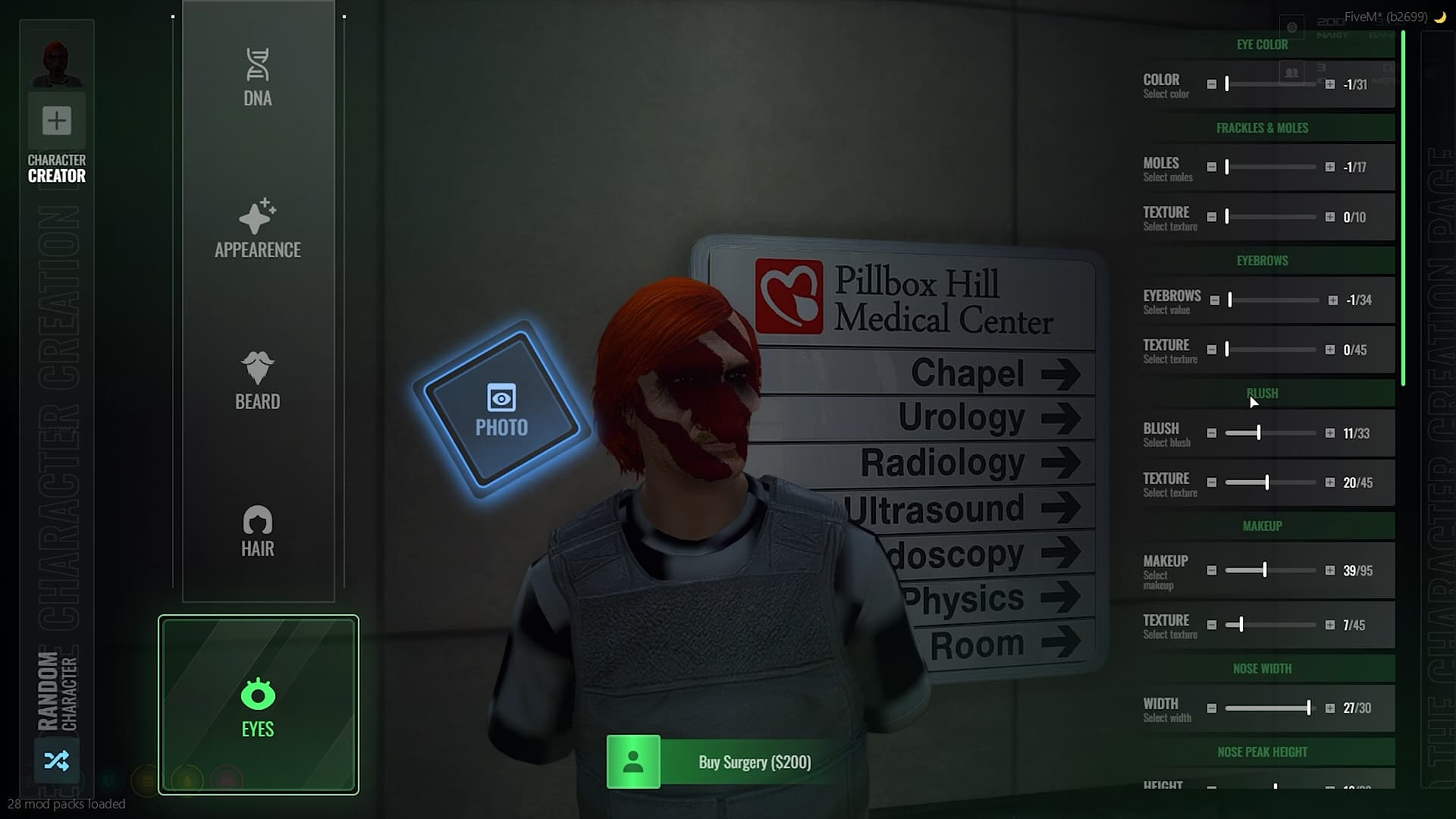Increase Blush value with plus
1456x819 pixels.
pos(1330,433)
